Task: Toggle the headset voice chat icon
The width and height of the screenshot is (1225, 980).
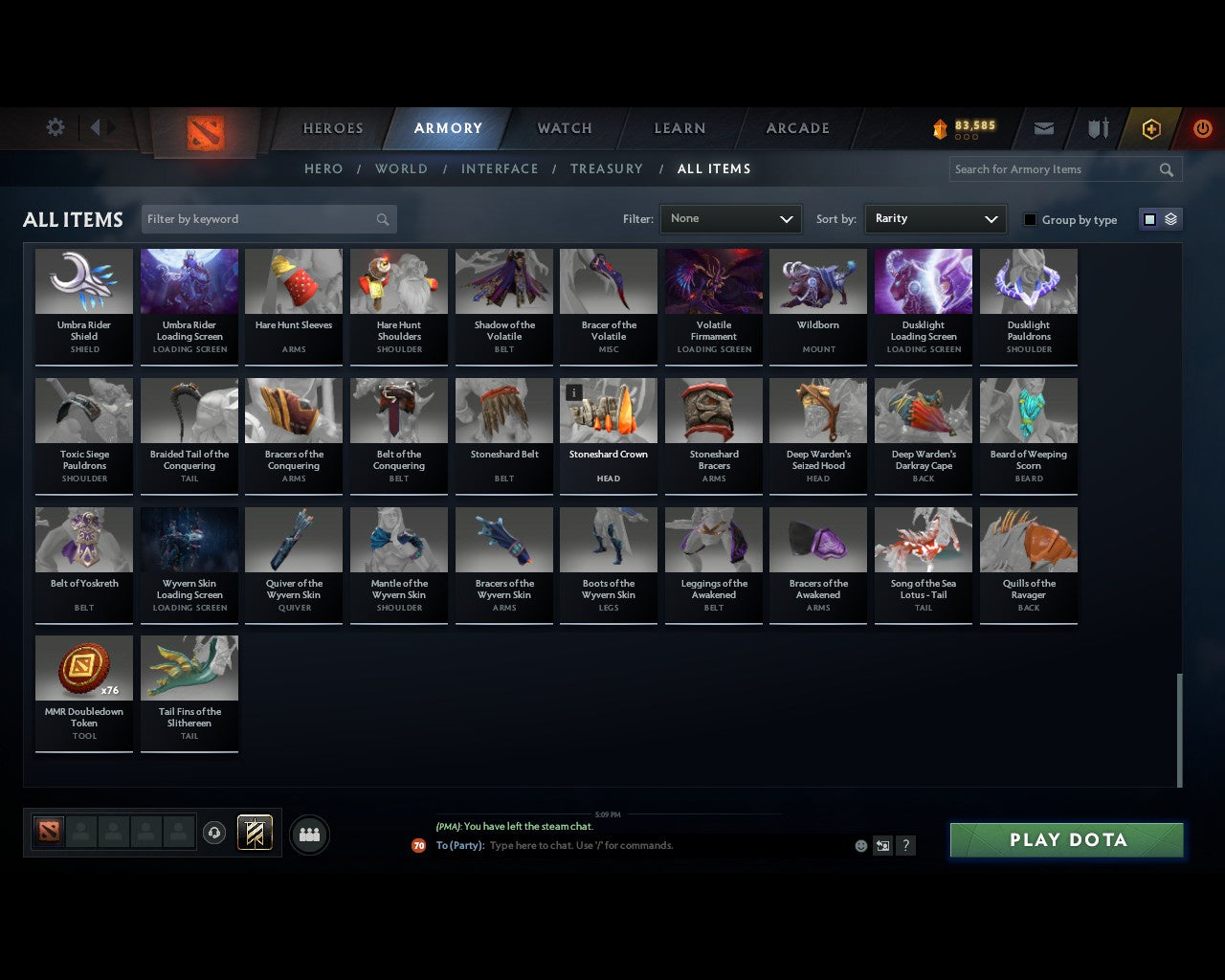Action: tap(214, 833)
